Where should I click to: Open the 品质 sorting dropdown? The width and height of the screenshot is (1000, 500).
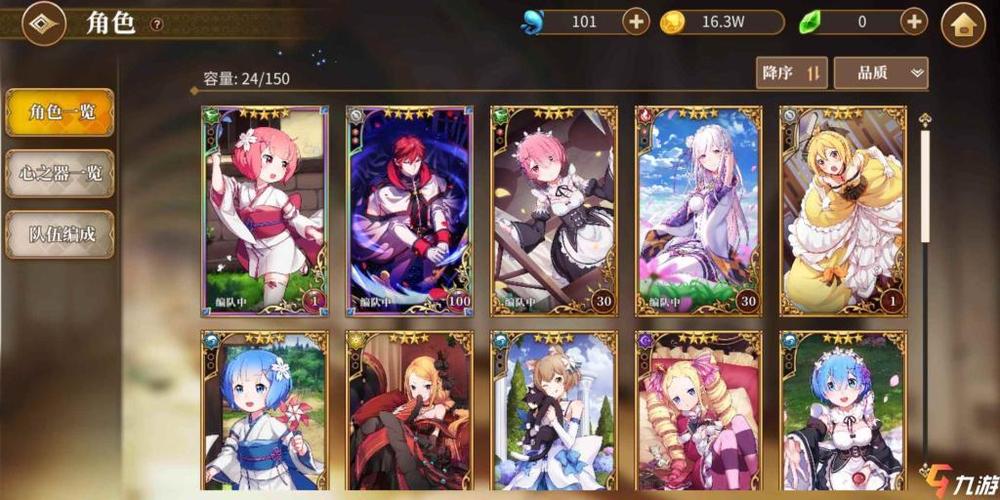click(x=880, y=73)
